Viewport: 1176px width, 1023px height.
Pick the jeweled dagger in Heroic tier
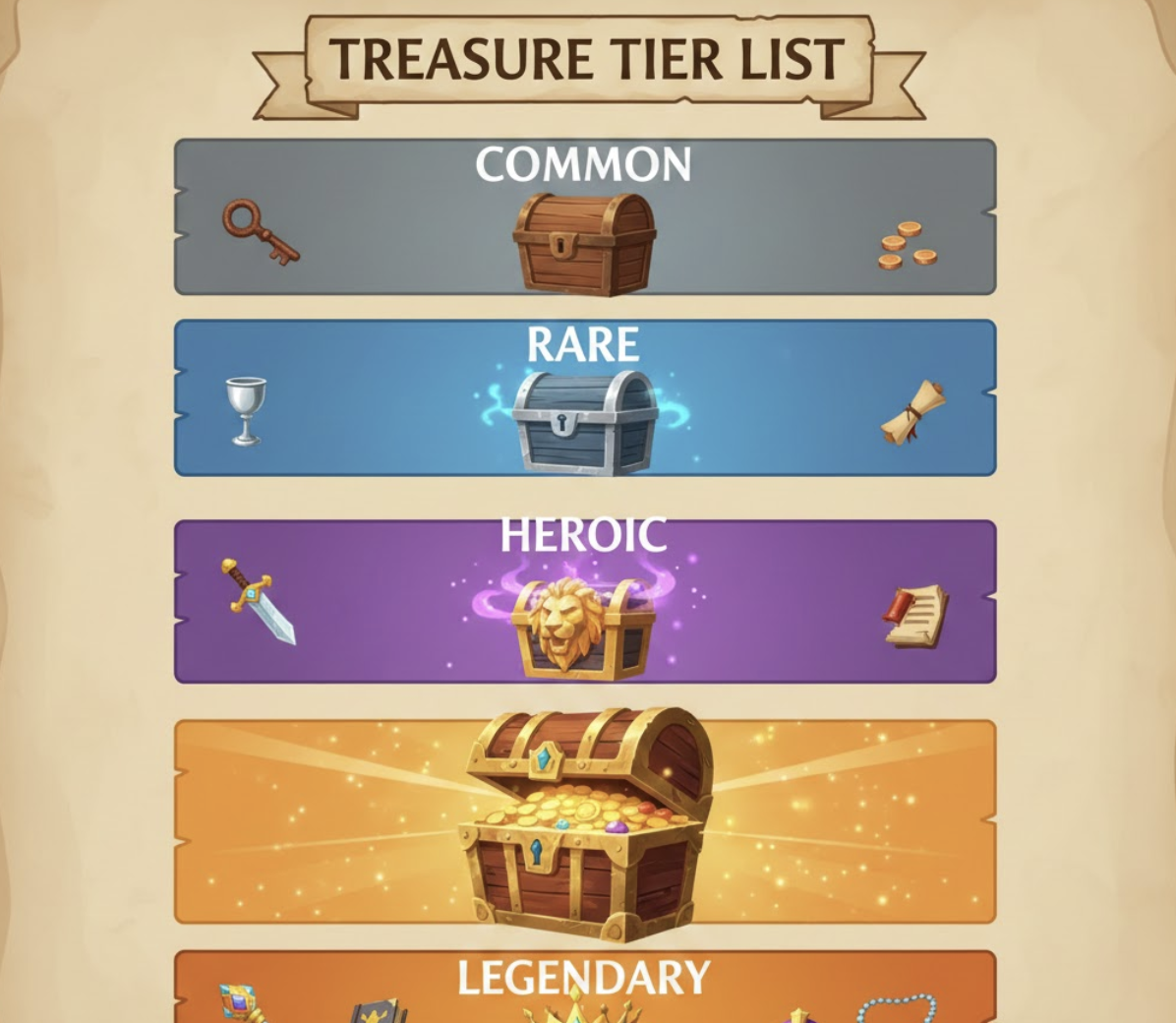click(x=259, y=600)
